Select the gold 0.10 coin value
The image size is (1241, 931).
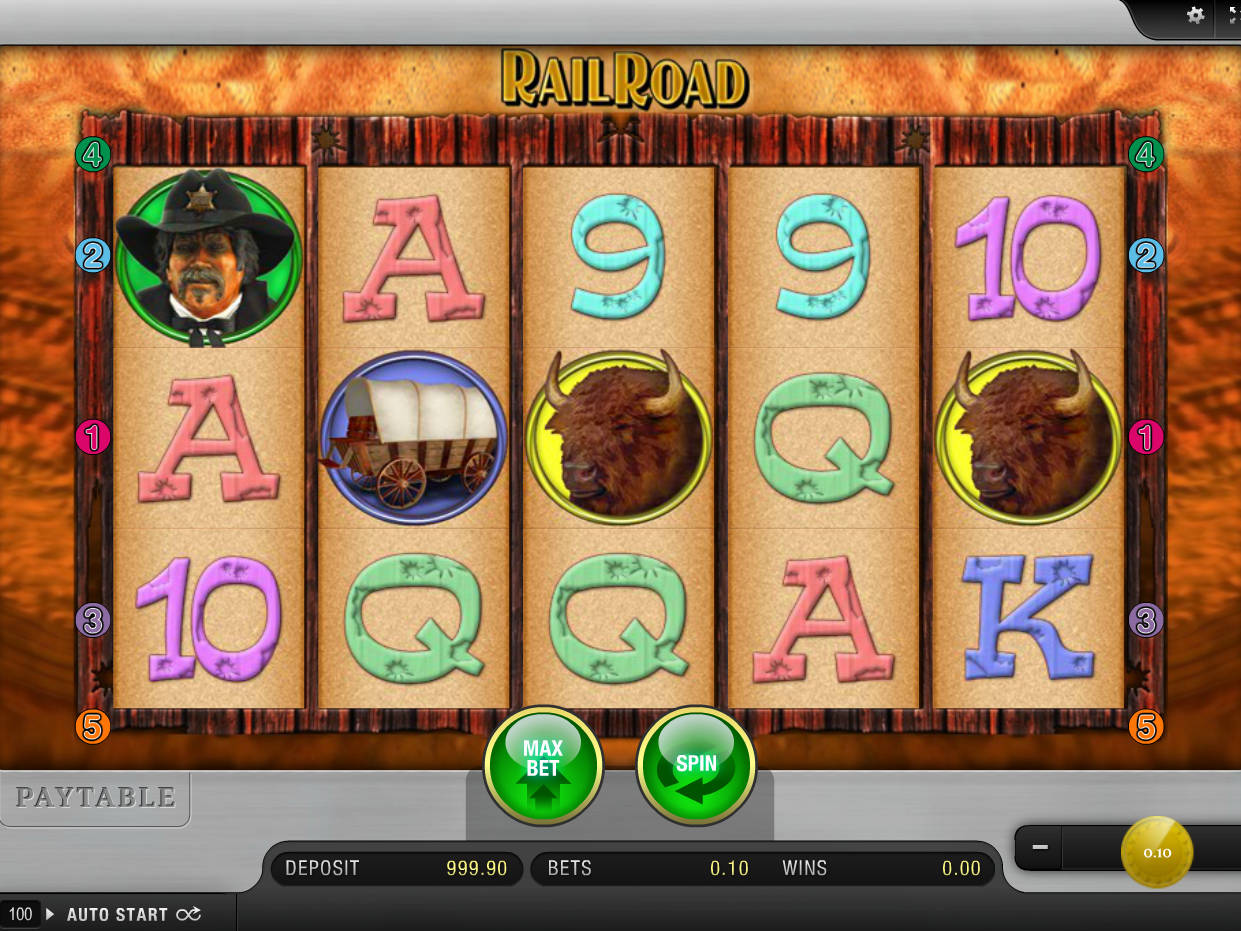(x=1157, y=852)
